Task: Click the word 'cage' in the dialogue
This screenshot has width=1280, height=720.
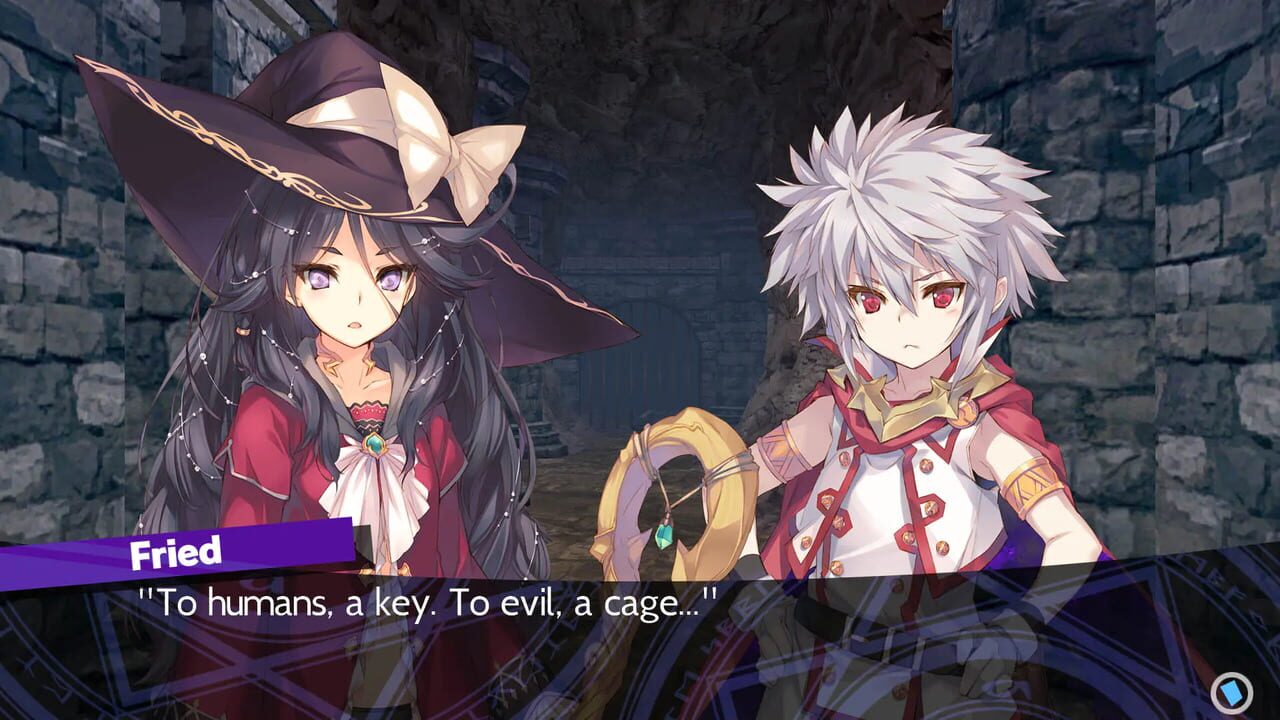Action: (641, 600)
